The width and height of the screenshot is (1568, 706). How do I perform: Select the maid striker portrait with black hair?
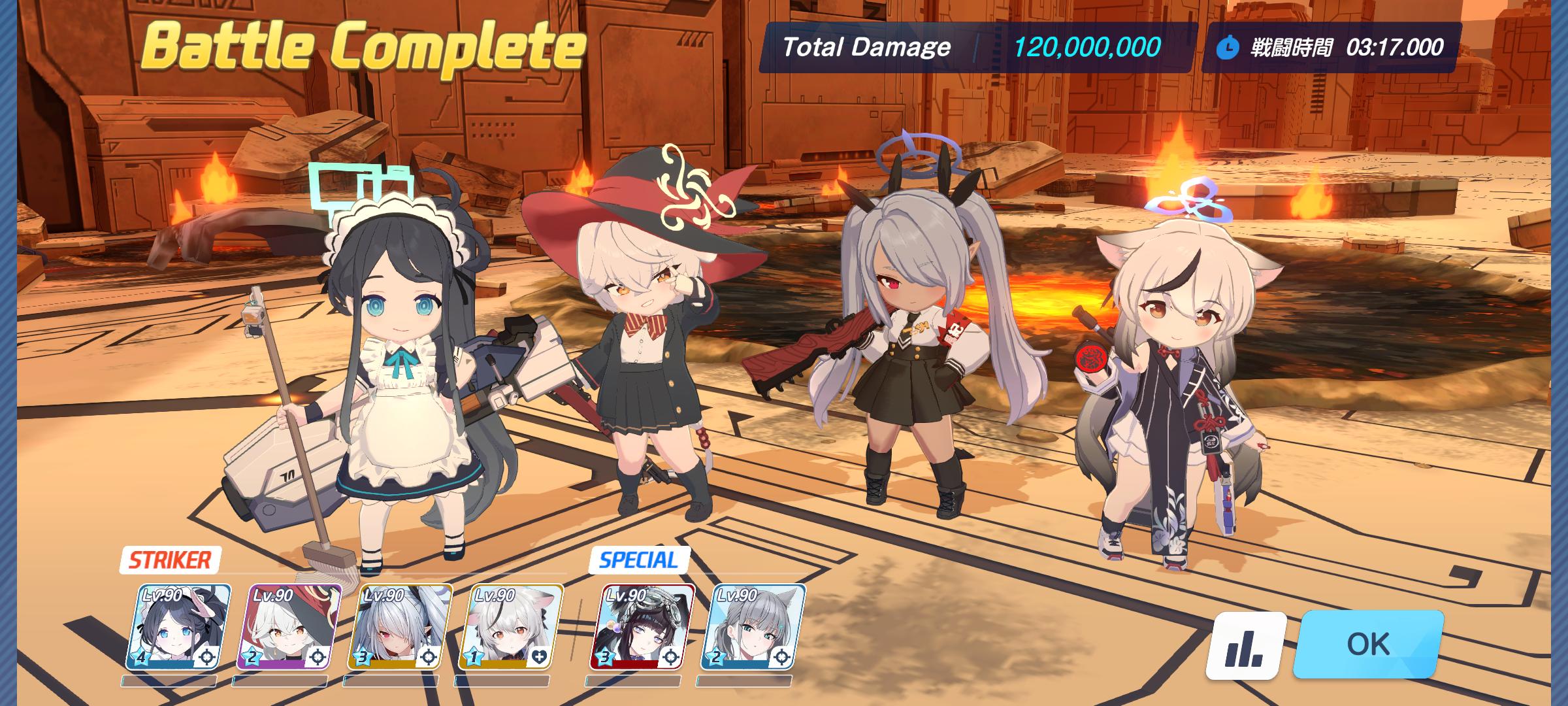pyautogui.click(x=178, y=628)
